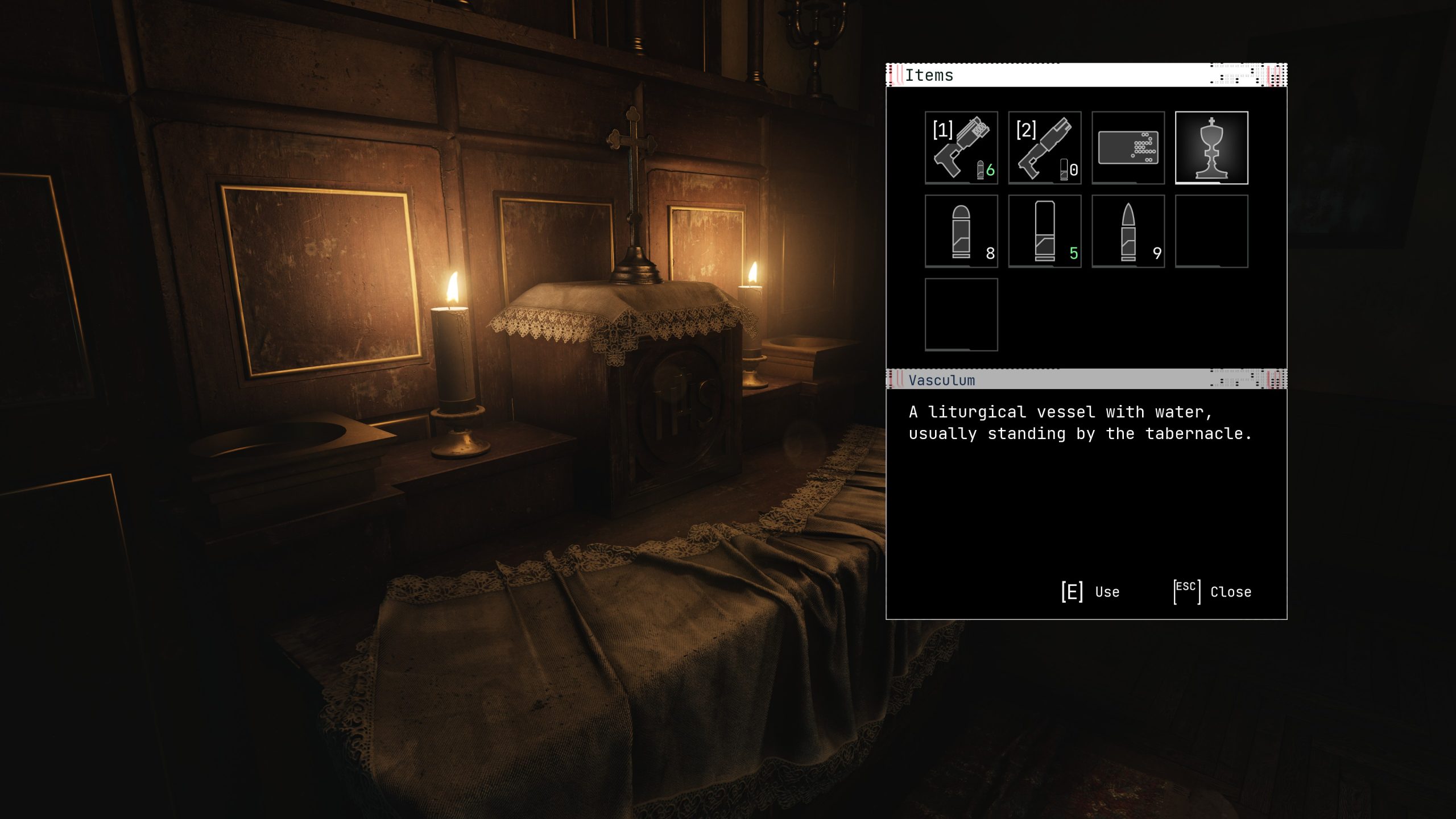Choose the pistol ammo stack of 8
Screen dimensions: 1456x819
961,231
